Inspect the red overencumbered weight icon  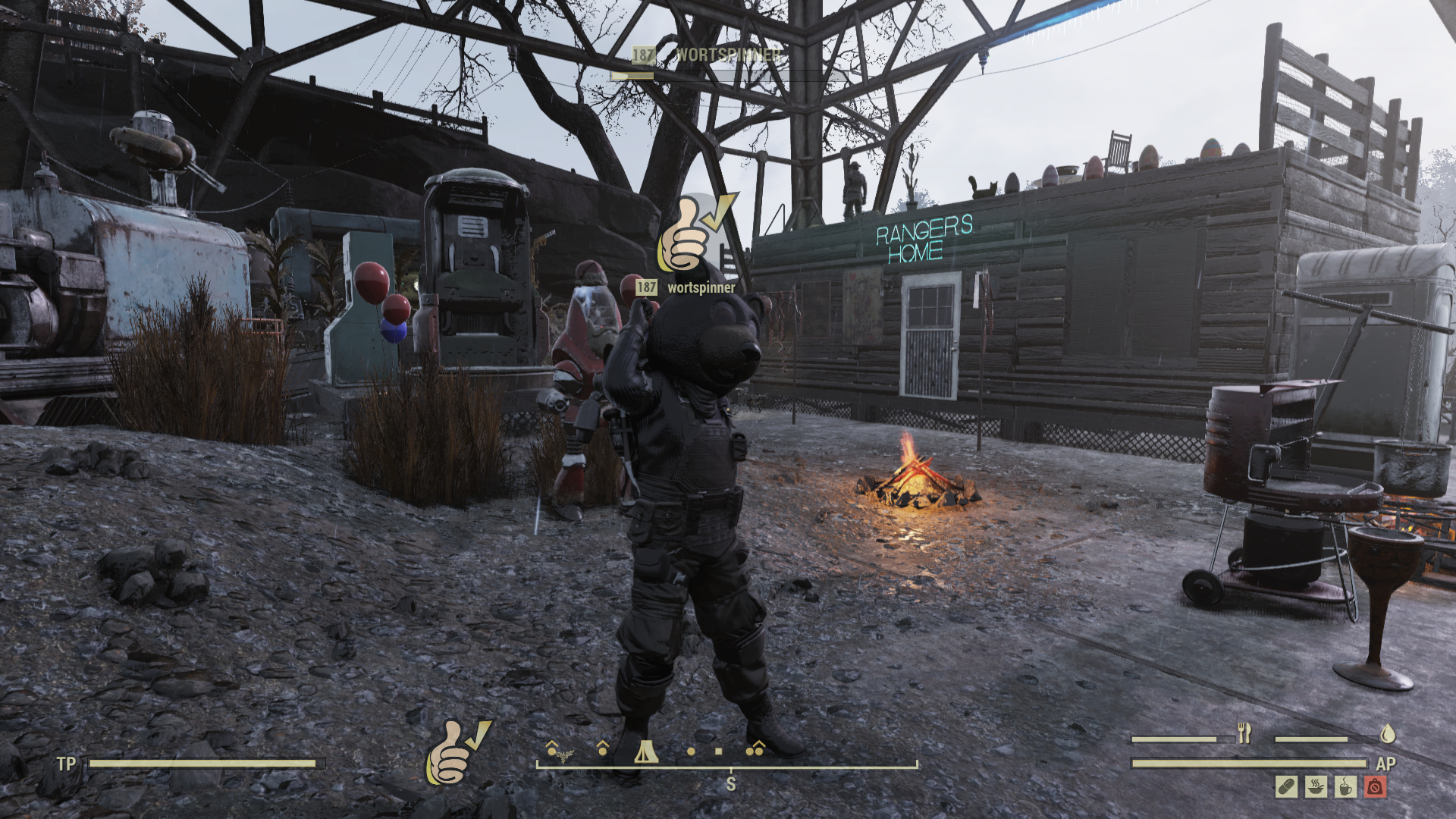click(x=1375, y=787)
